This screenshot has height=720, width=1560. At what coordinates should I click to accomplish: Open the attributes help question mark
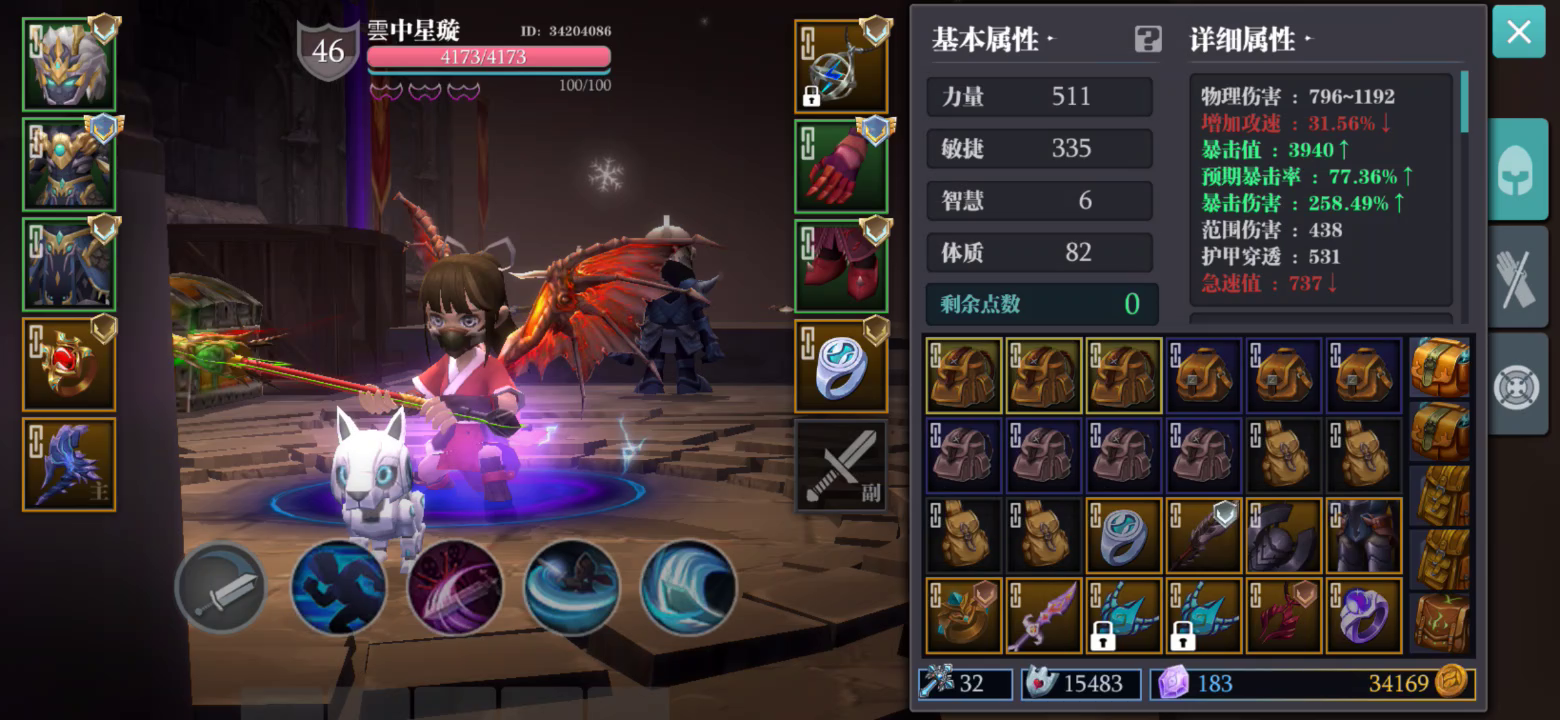coord(1146,38)
